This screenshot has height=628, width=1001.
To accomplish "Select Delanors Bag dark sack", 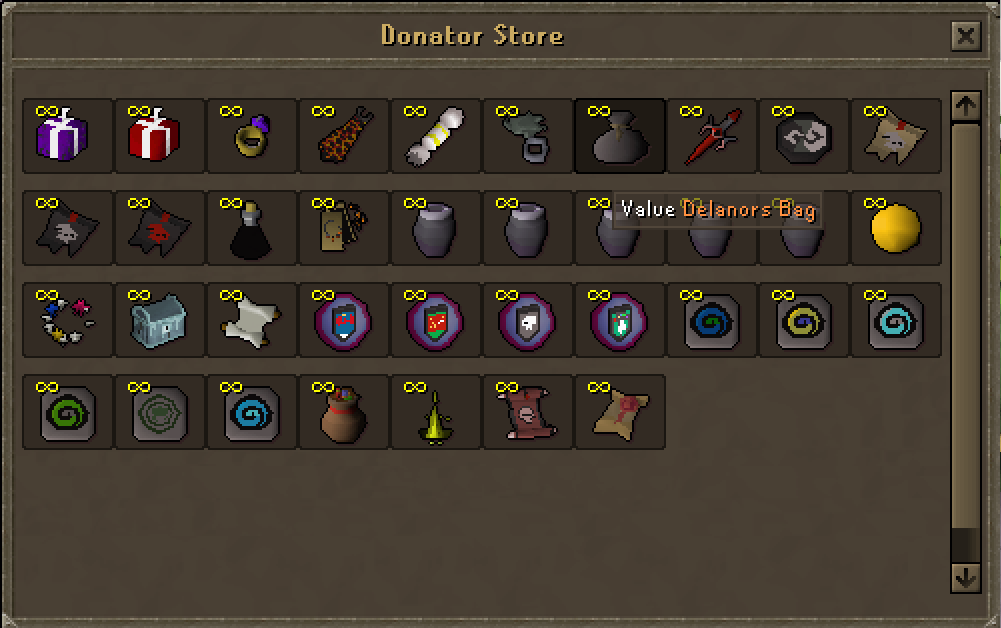I will pos(614,137).
